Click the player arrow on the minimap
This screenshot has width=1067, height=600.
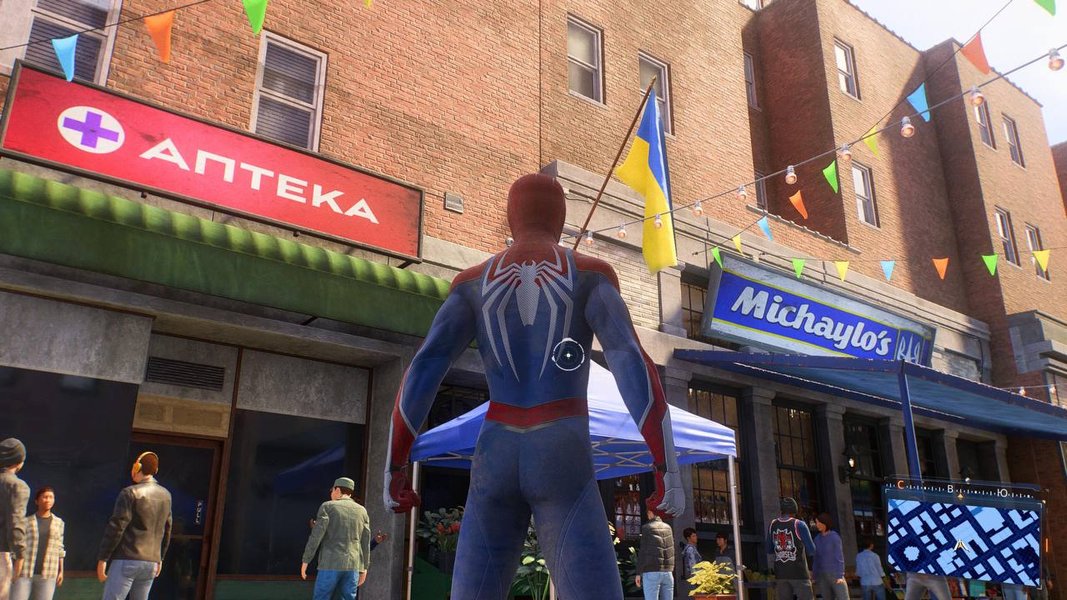(x=962, y=545)
